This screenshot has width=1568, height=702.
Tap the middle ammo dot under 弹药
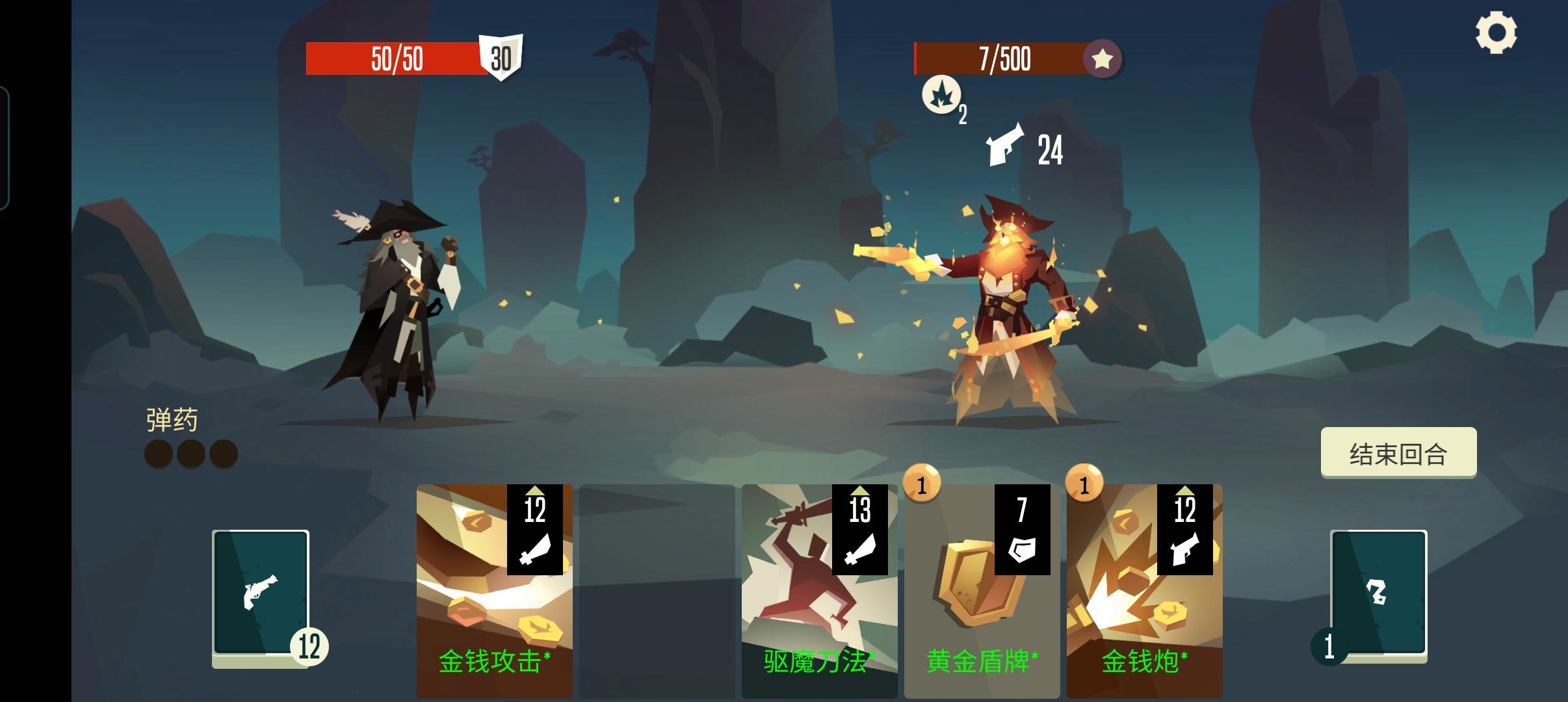(x=192, y=453)
